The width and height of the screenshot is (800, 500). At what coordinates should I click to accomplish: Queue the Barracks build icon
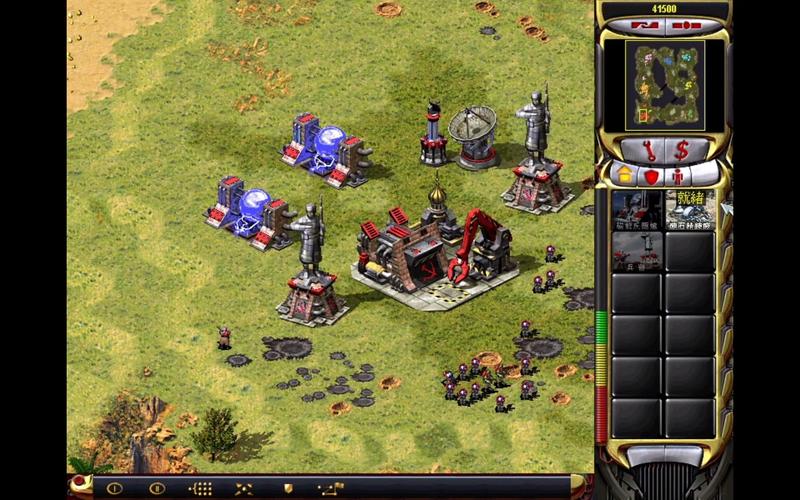[x=637, y=250]
